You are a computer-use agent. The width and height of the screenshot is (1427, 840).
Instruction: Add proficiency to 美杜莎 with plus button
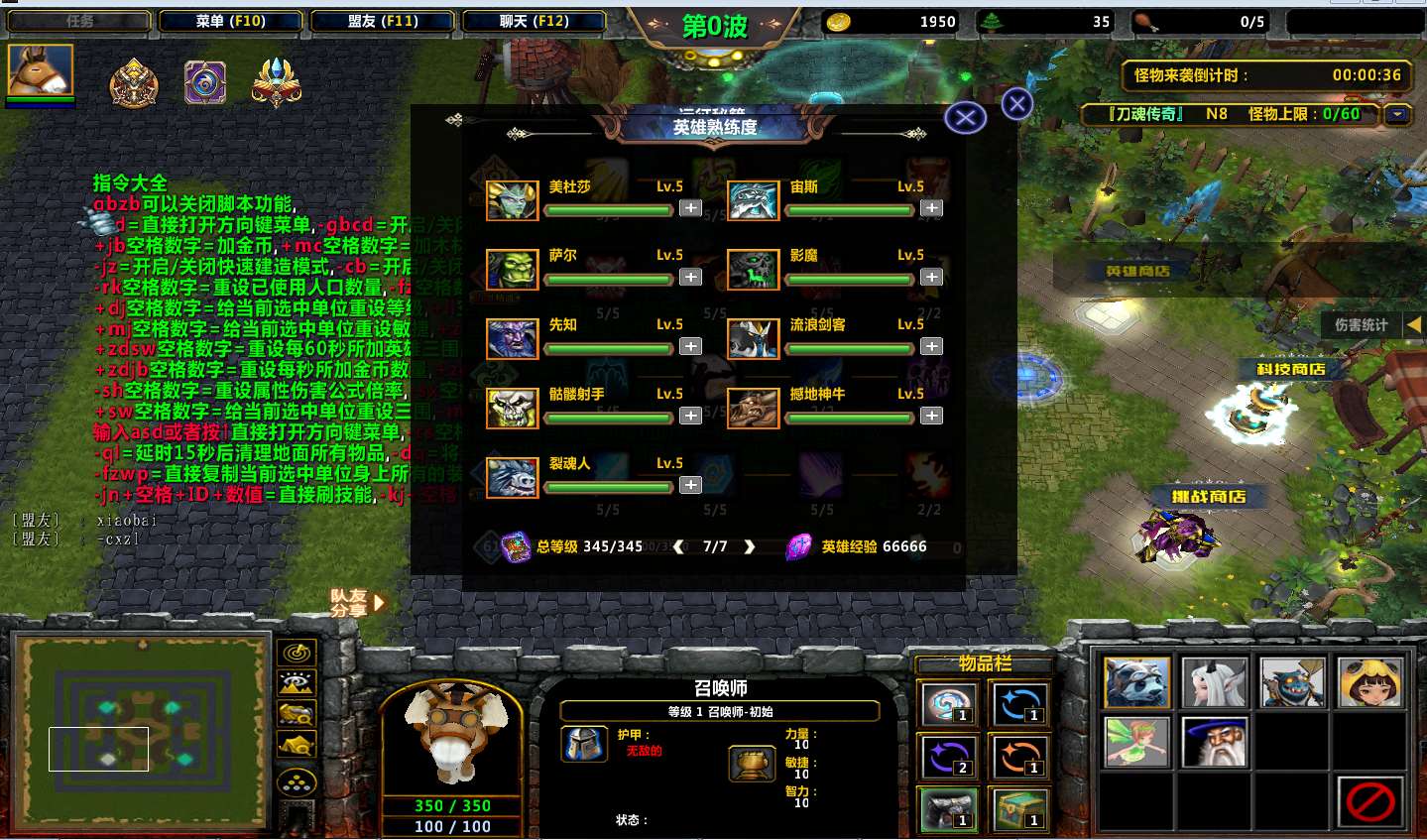coord(690,208)
